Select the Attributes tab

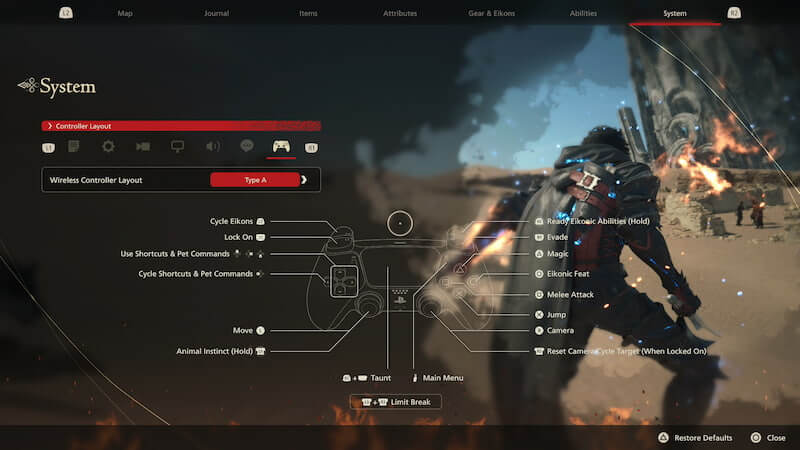pos(400,14)
